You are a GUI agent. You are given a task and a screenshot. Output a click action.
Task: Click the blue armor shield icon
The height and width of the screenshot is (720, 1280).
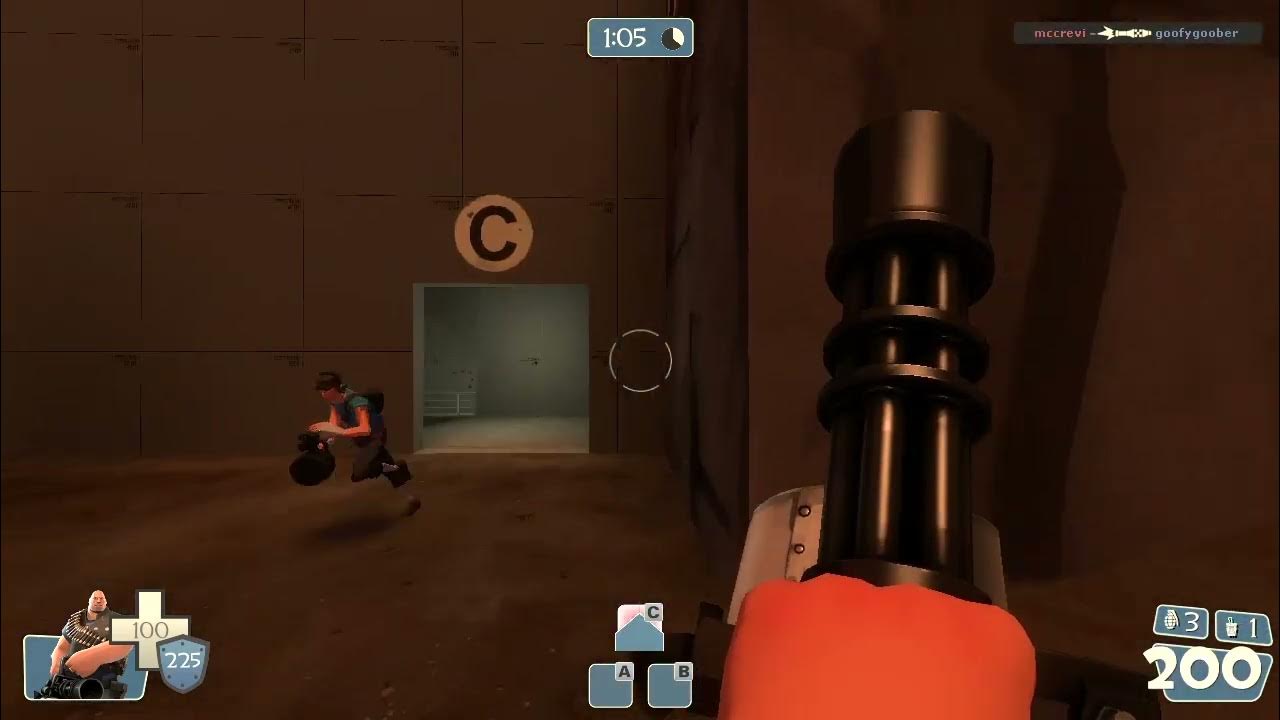pyautogui.click(x=184, y=662)
